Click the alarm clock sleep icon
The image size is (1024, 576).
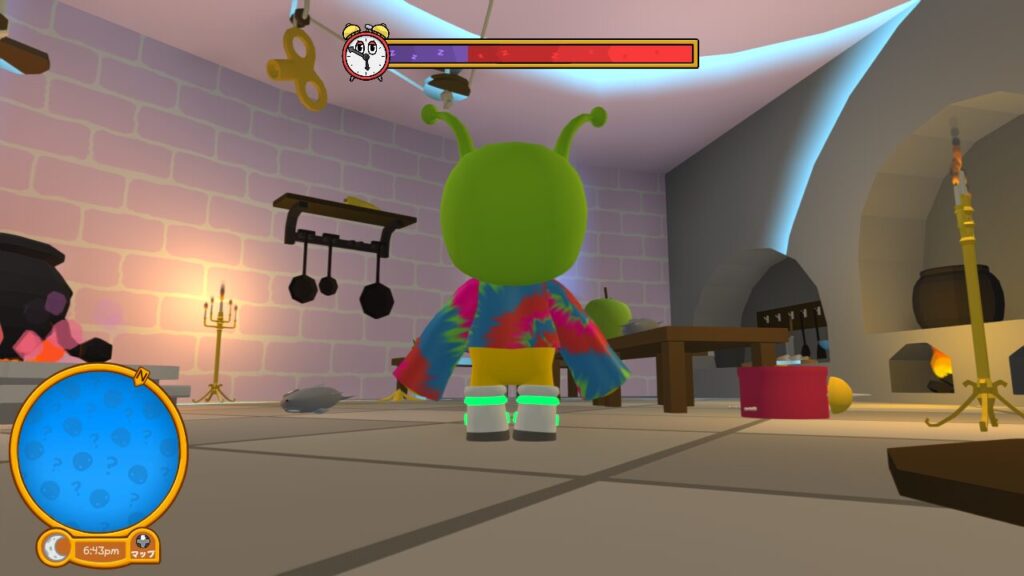tap(365, 53)
